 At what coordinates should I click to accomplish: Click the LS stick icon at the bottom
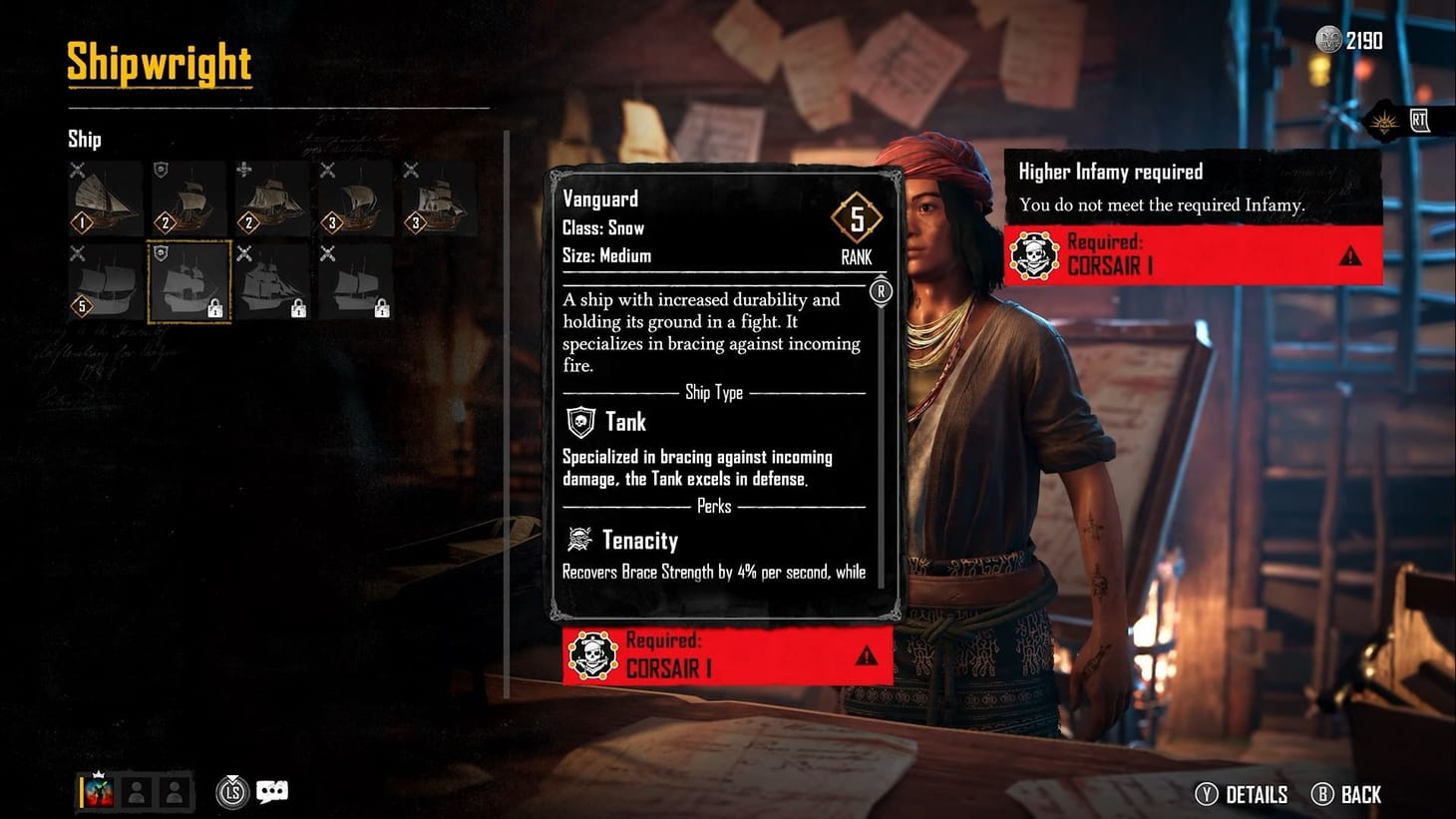click(231, 791)
